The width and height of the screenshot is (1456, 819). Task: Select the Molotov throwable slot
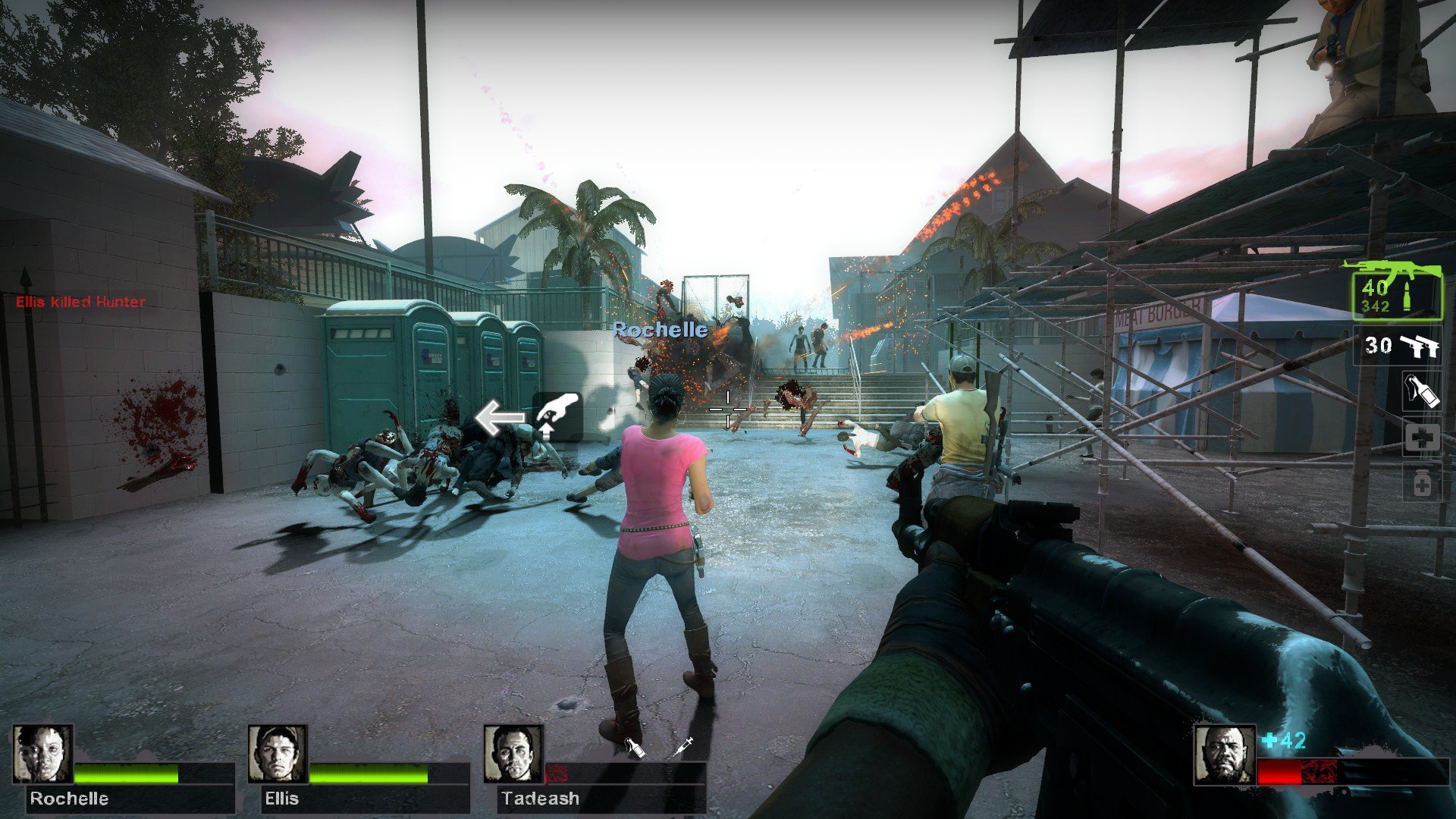click(x=1421, y=391)
